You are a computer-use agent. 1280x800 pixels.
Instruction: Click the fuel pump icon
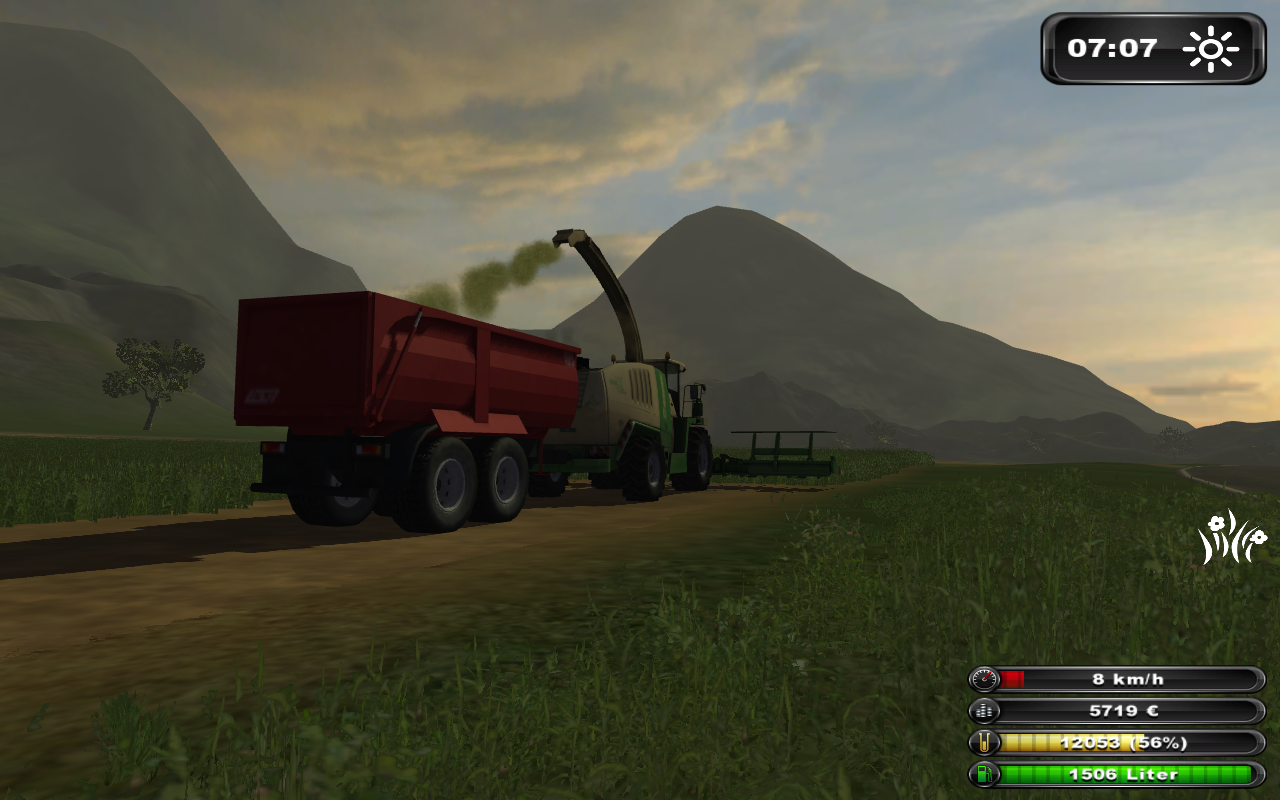[x=985, y=774]
